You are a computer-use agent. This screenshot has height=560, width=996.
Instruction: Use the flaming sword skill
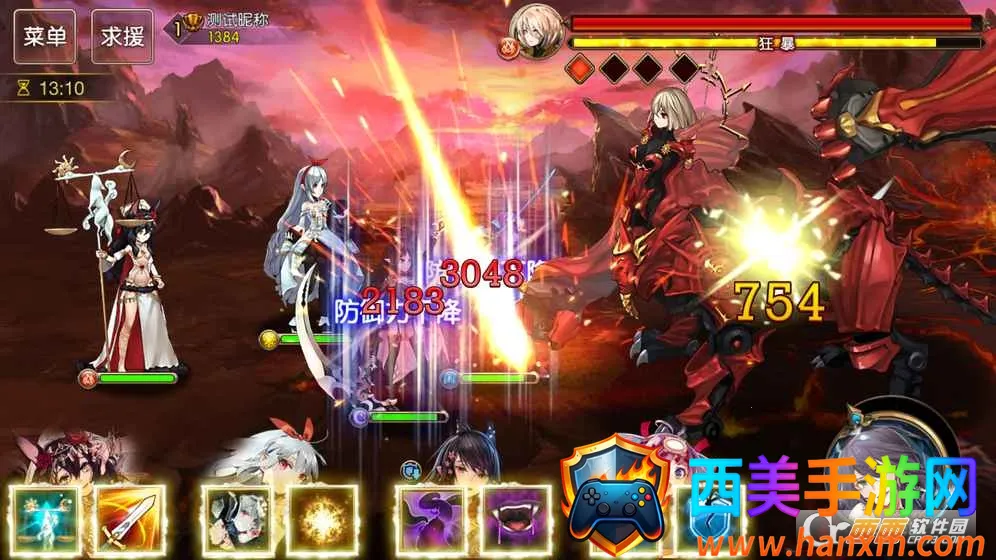tap(128, 520)
